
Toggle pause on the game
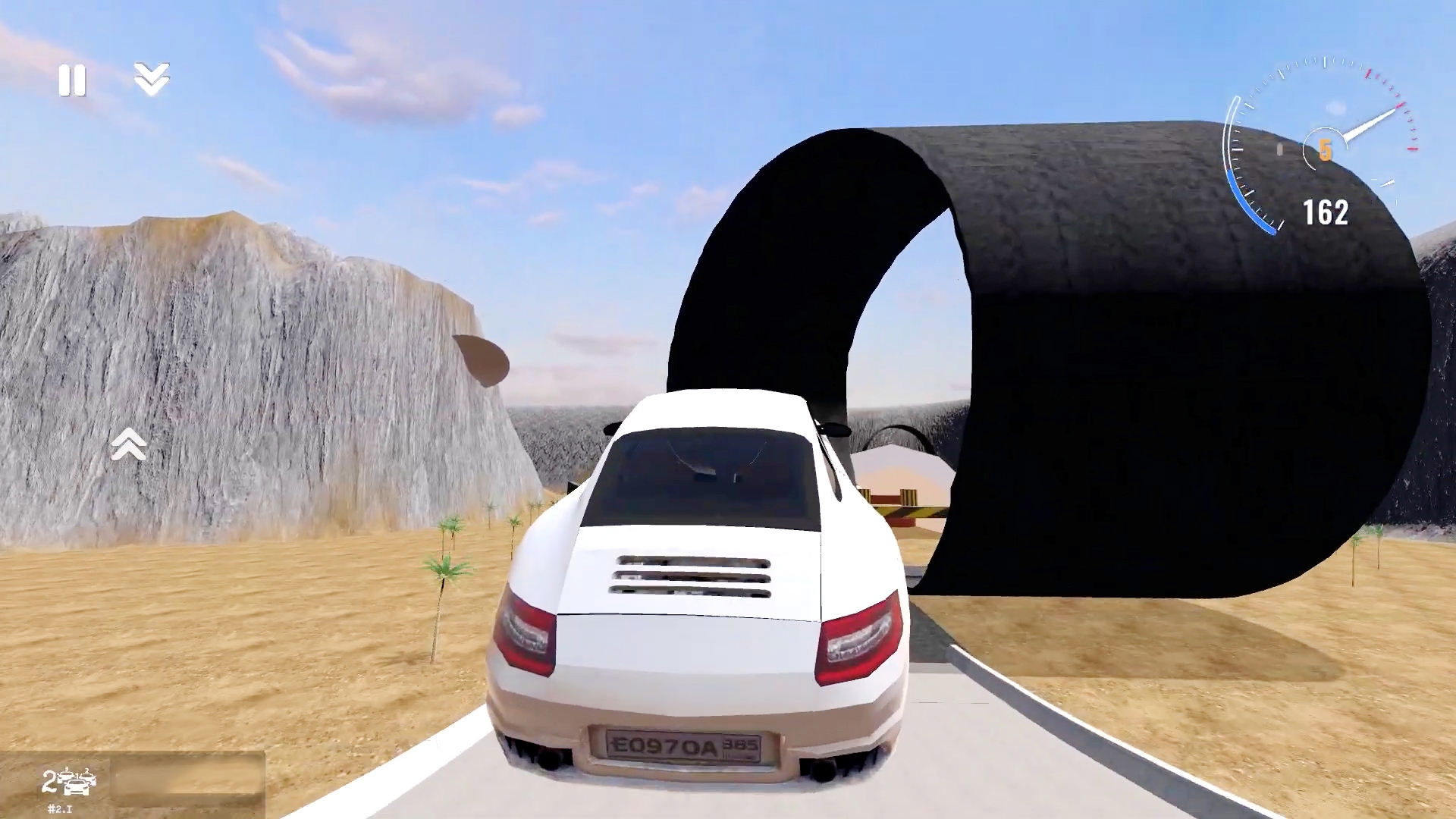[x=72, y=80]
